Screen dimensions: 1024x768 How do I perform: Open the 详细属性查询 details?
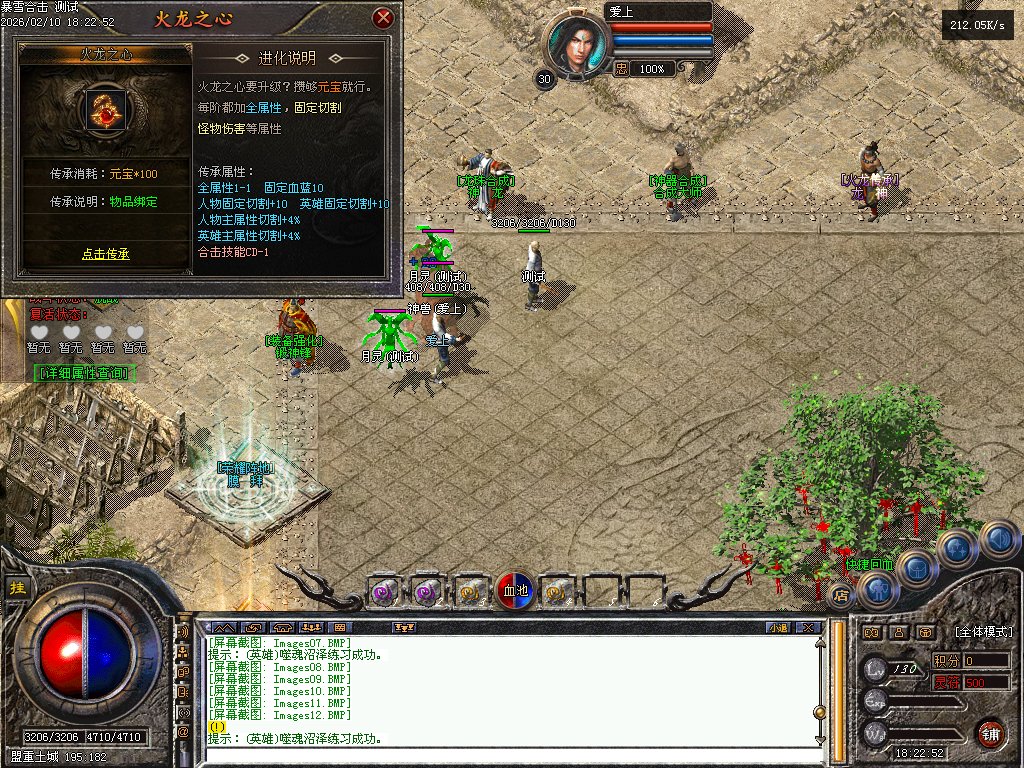click(84, 373)
